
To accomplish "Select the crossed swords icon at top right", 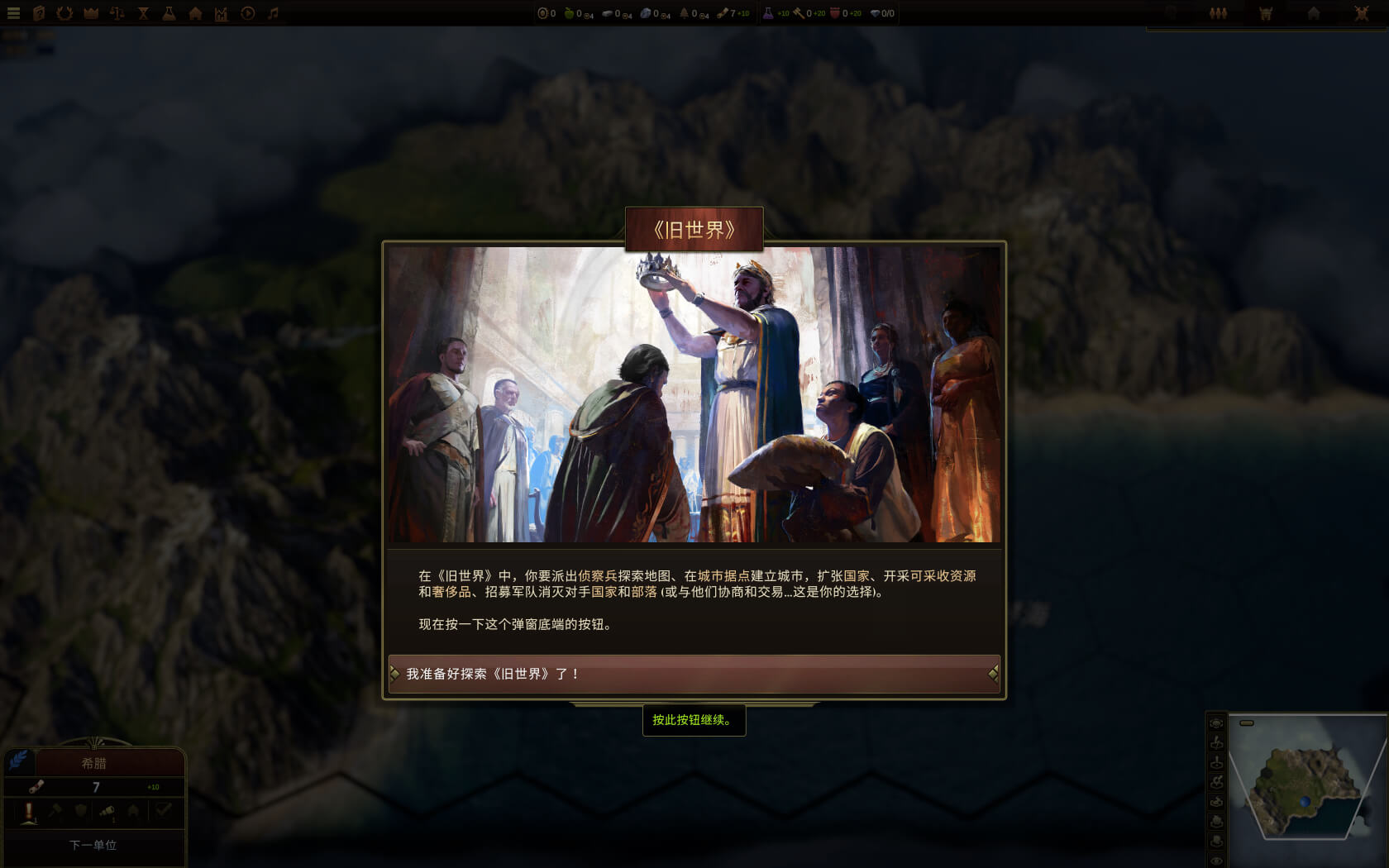I will [1363, 13].
